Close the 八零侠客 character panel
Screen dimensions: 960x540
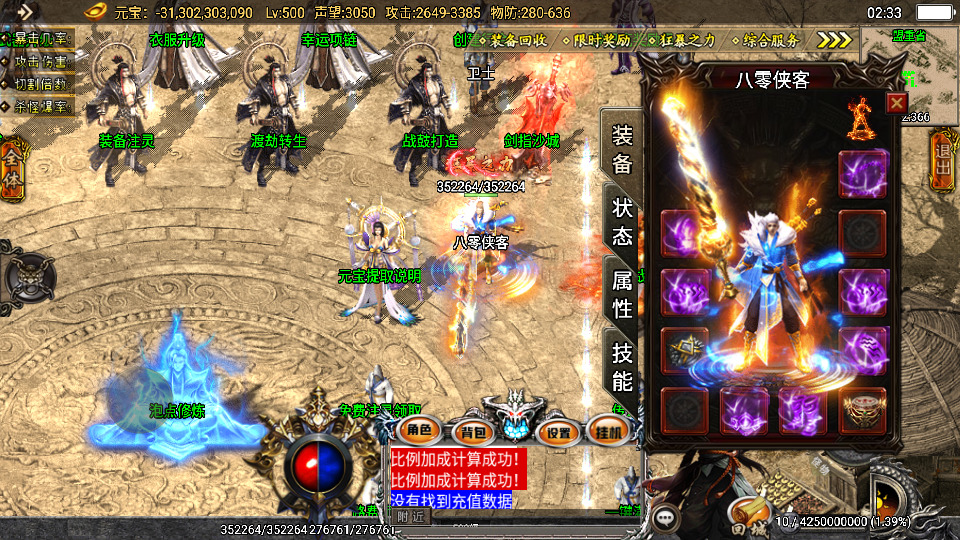point(896,102)
